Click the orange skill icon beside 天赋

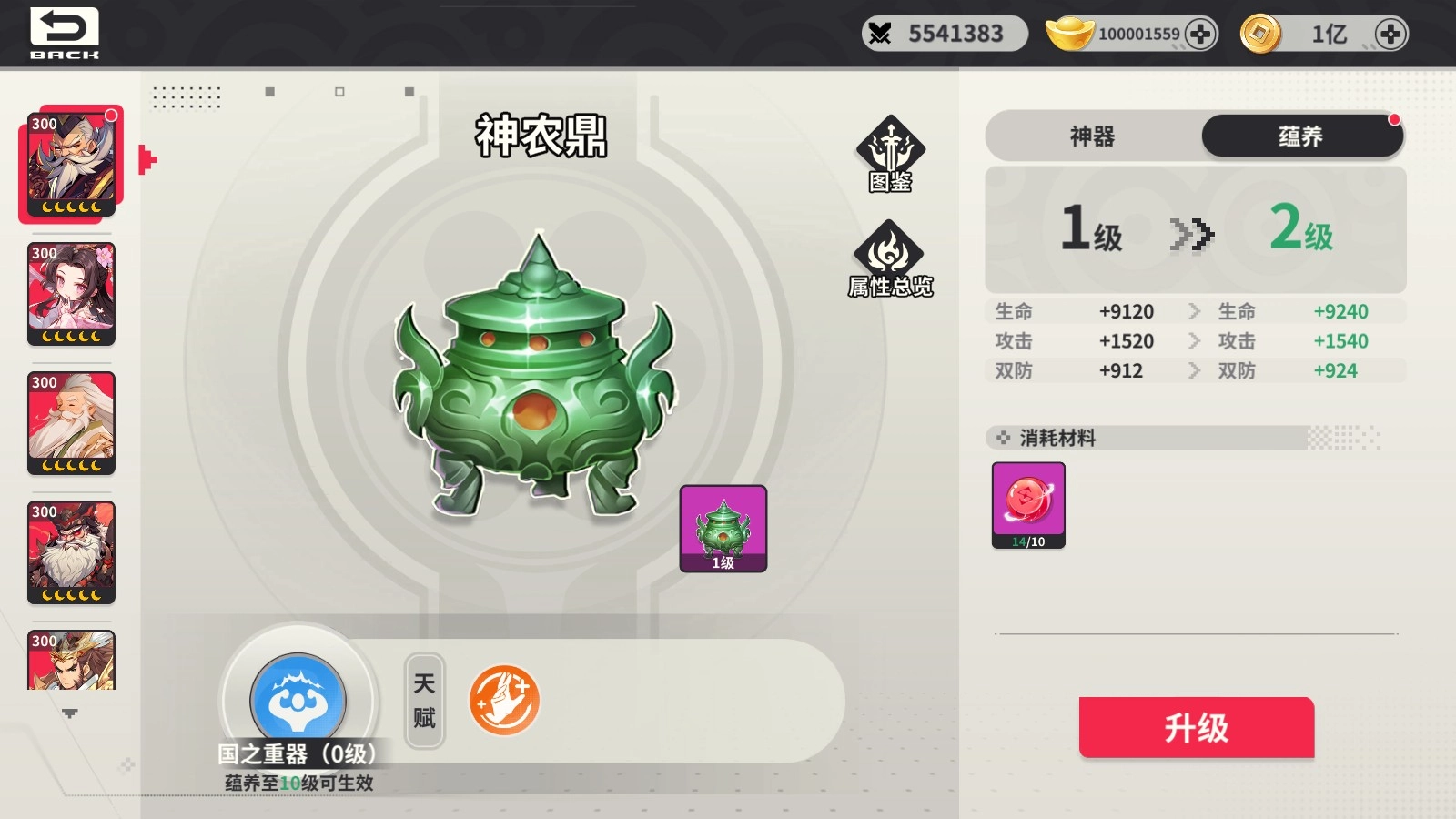(505, 699)
